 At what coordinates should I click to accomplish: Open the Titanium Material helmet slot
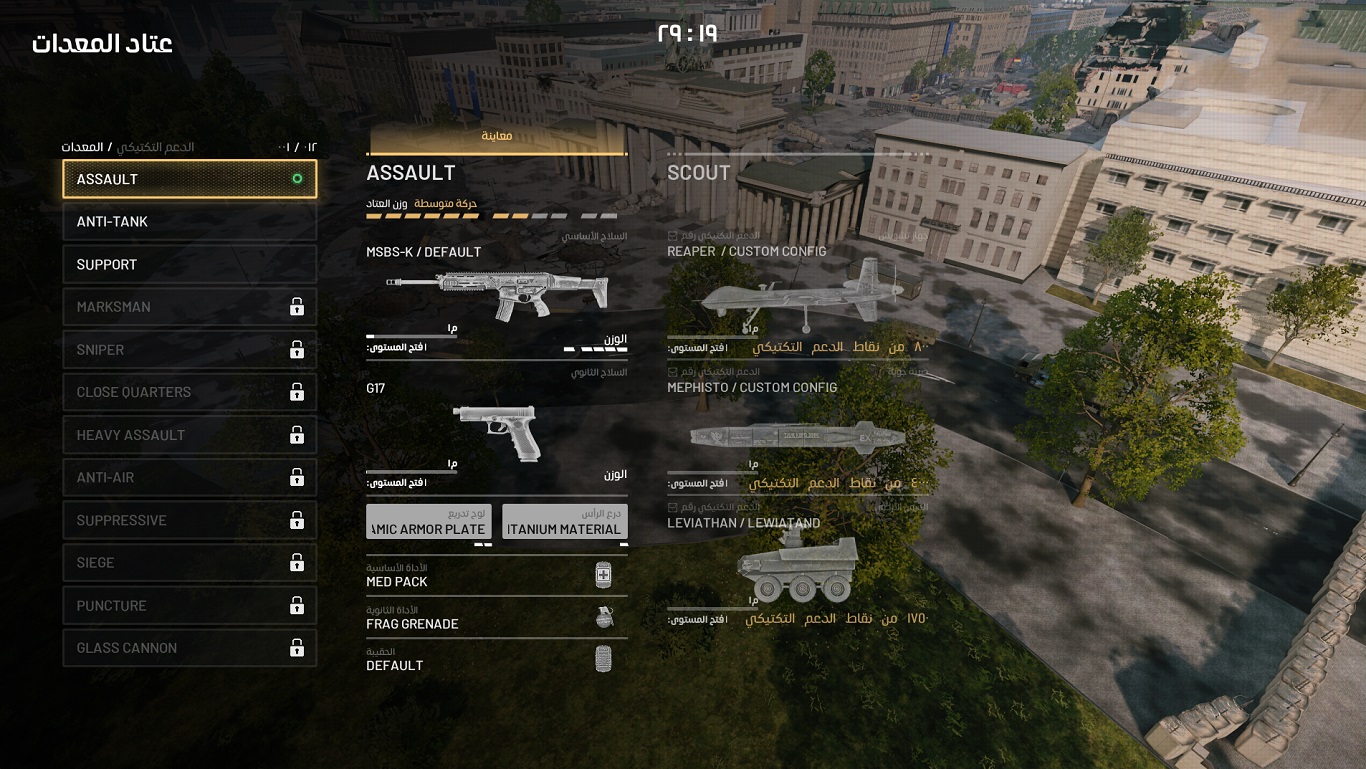pyautogui.click(x=564, y=522)
